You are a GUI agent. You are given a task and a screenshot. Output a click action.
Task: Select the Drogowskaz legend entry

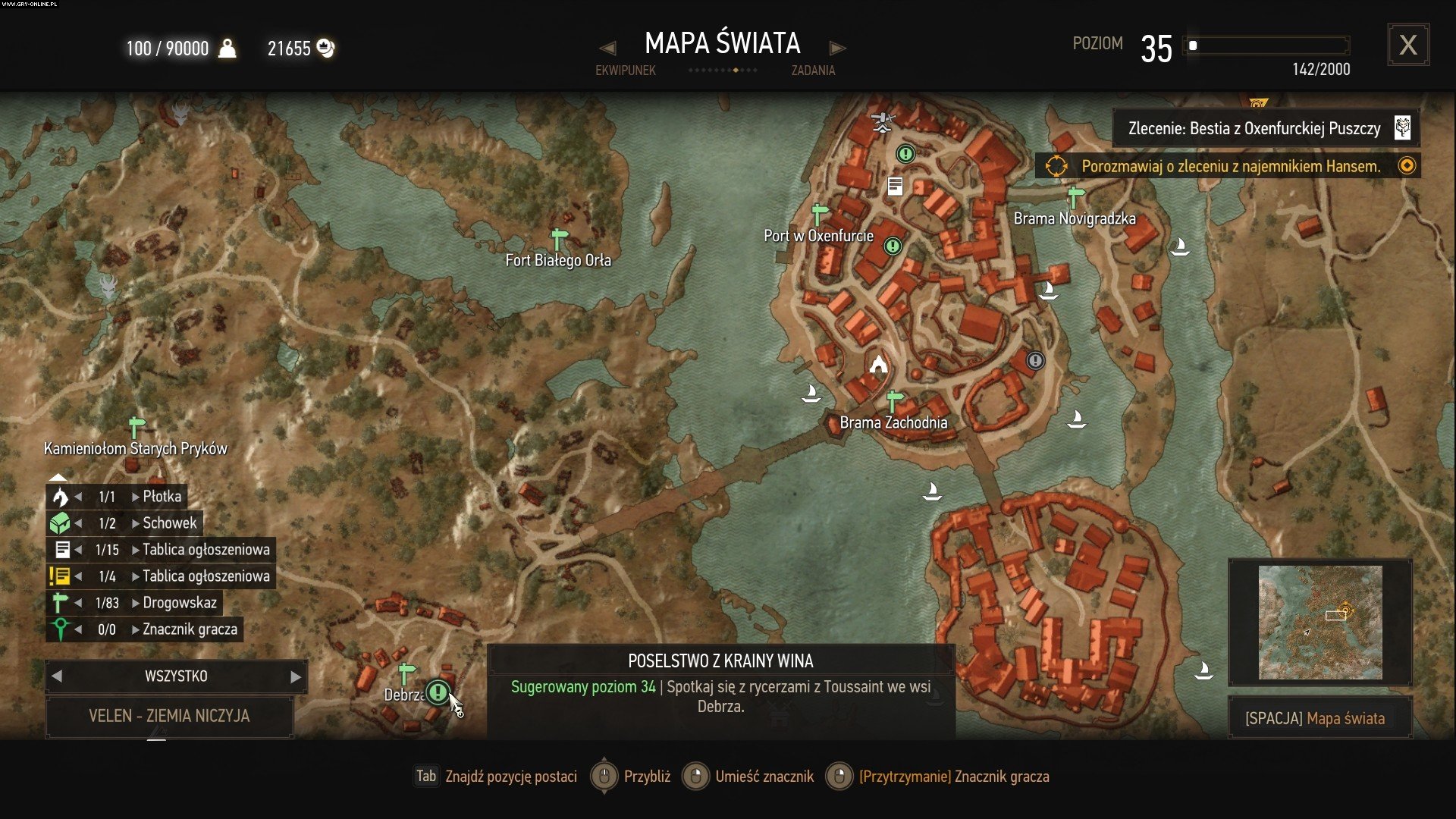tap(179, 603)
